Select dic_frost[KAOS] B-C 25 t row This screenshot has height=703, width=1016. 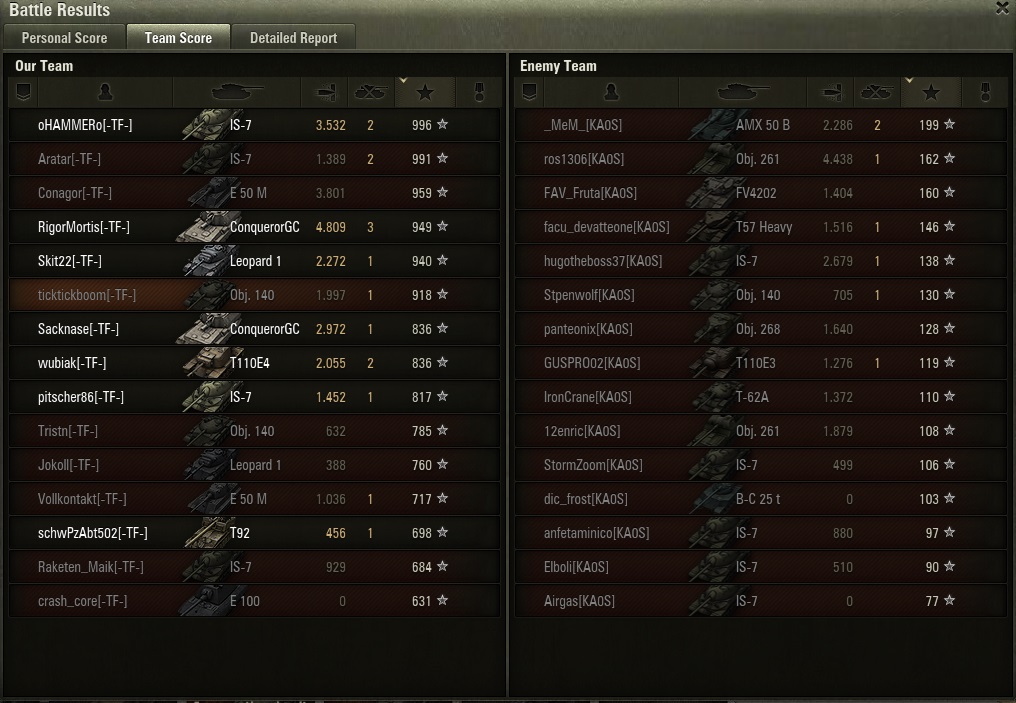point(586,499)
